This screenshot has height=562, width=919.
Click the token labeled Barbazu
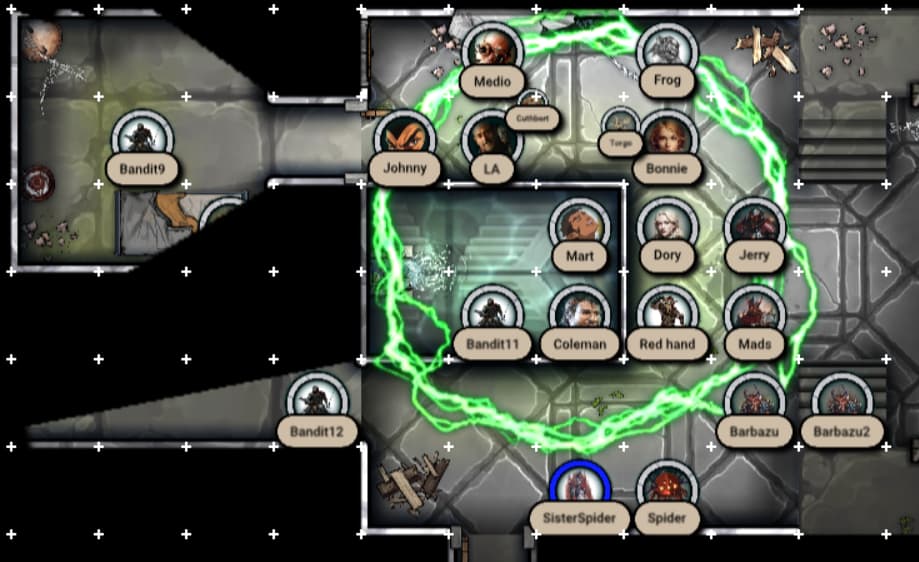coord(754,401)
